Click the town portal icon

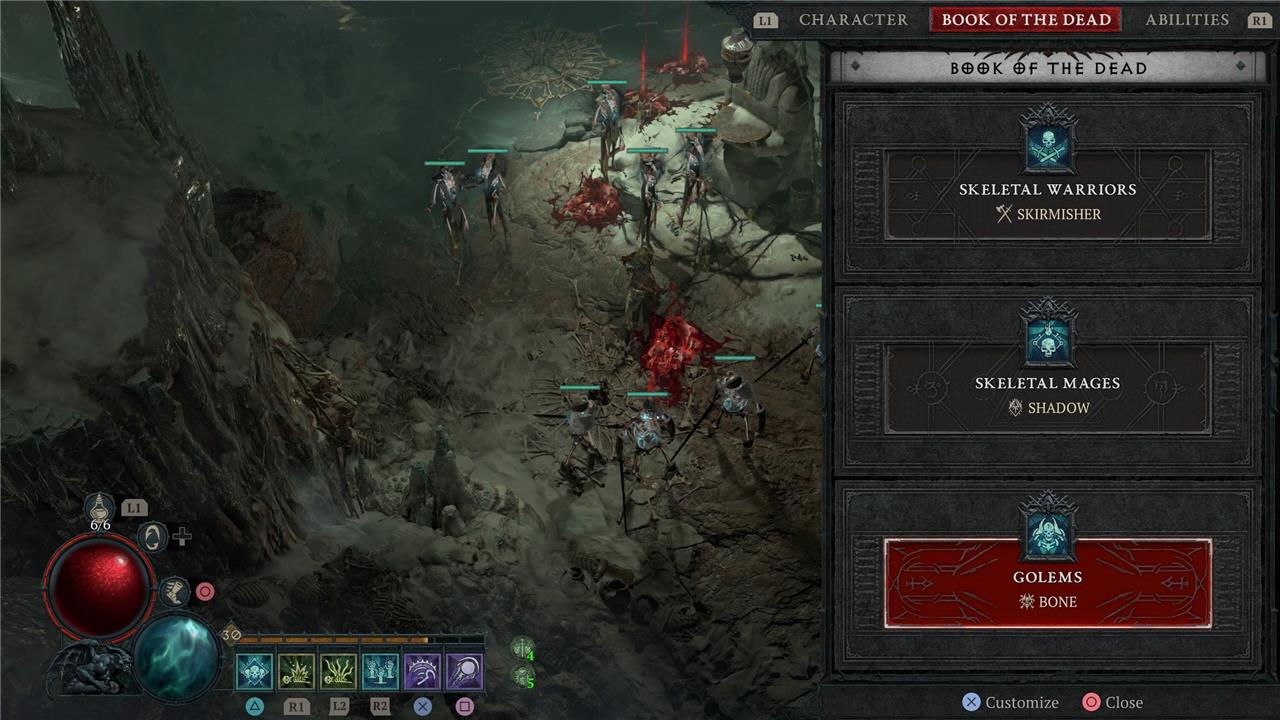(x=152, y=537)
